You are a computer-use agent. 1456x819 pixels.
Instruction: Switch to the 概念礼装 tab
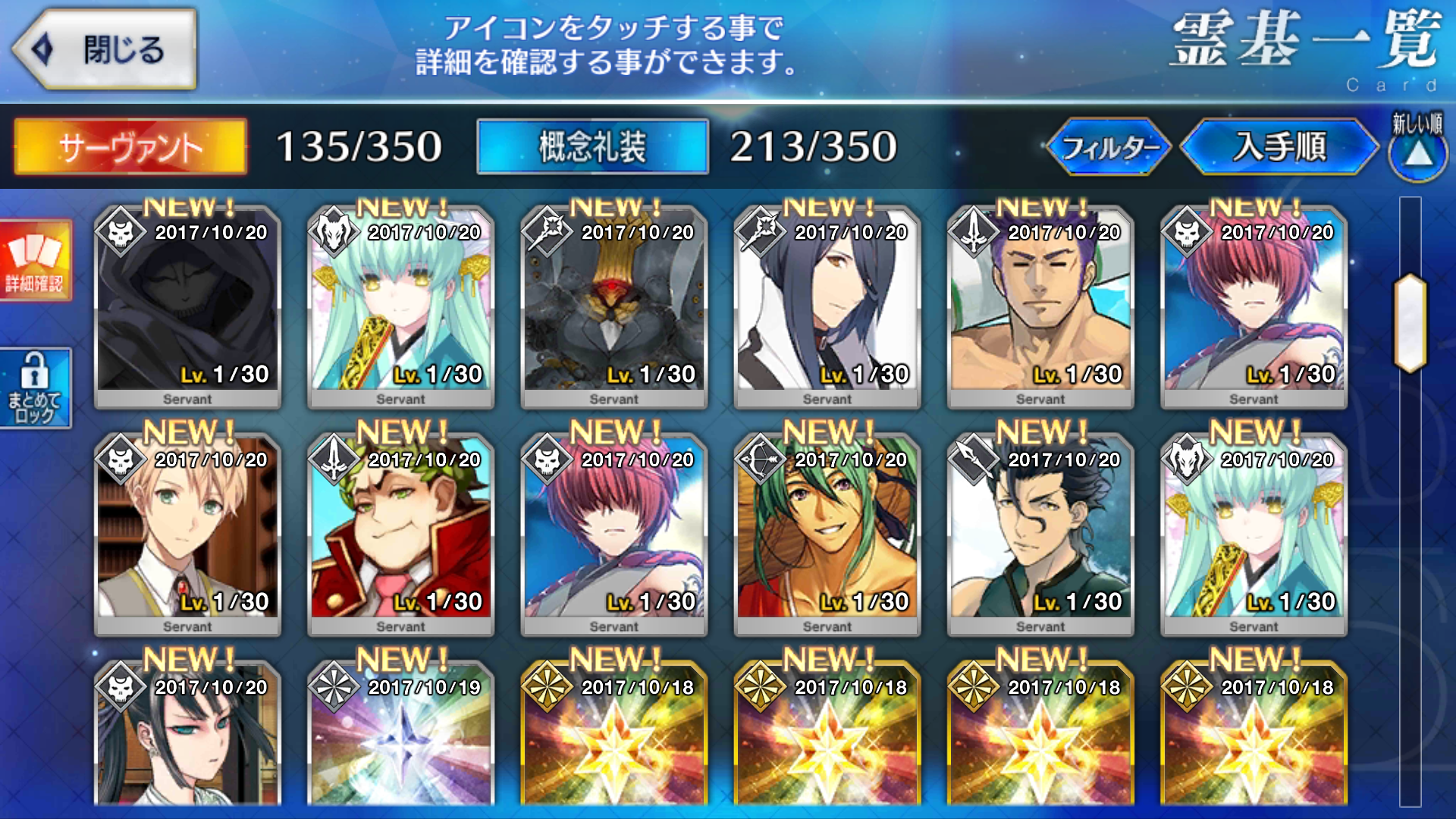[x=592, y=146]
